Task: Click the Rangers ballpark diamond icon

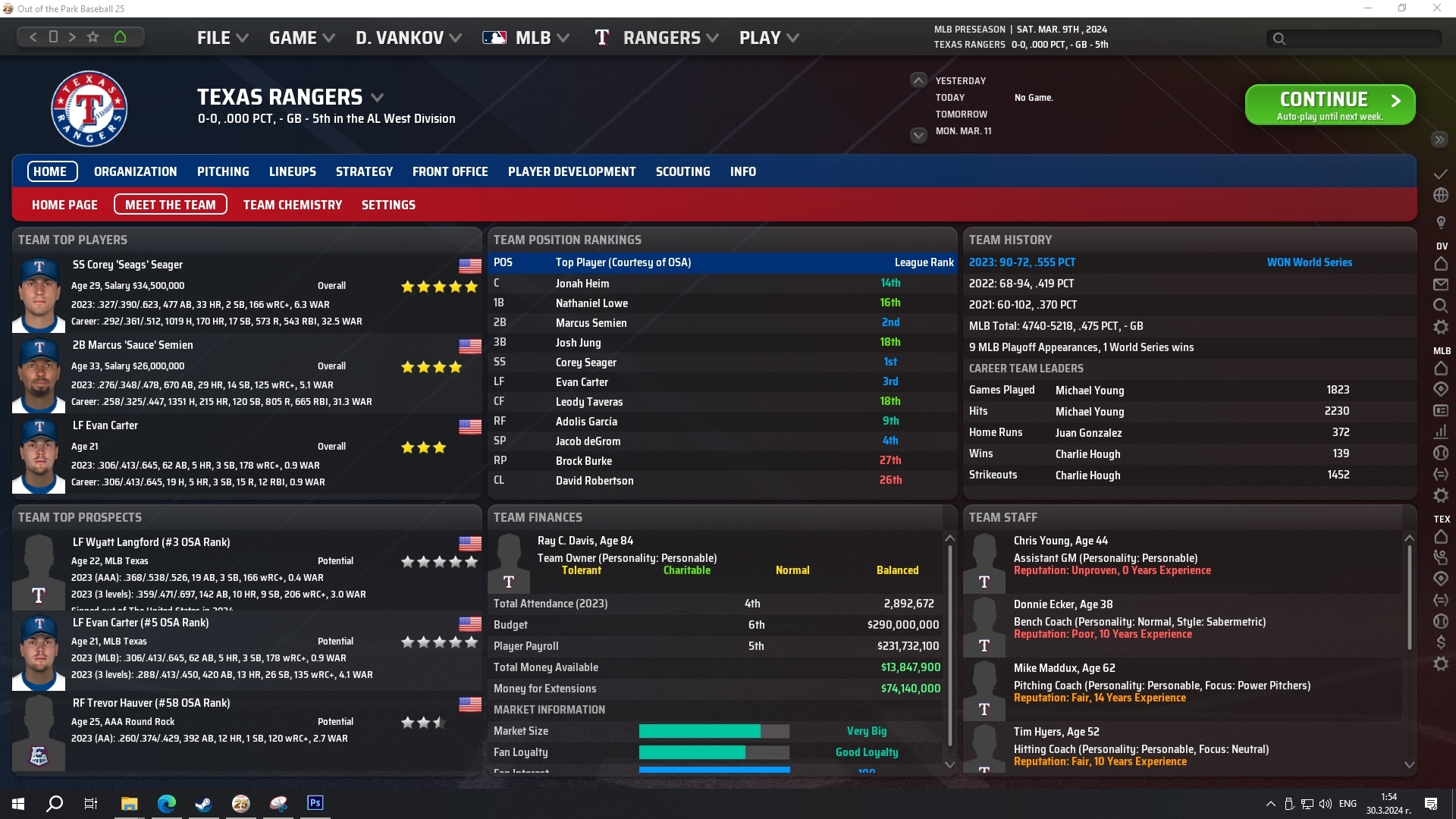Action: point(1441,579)
